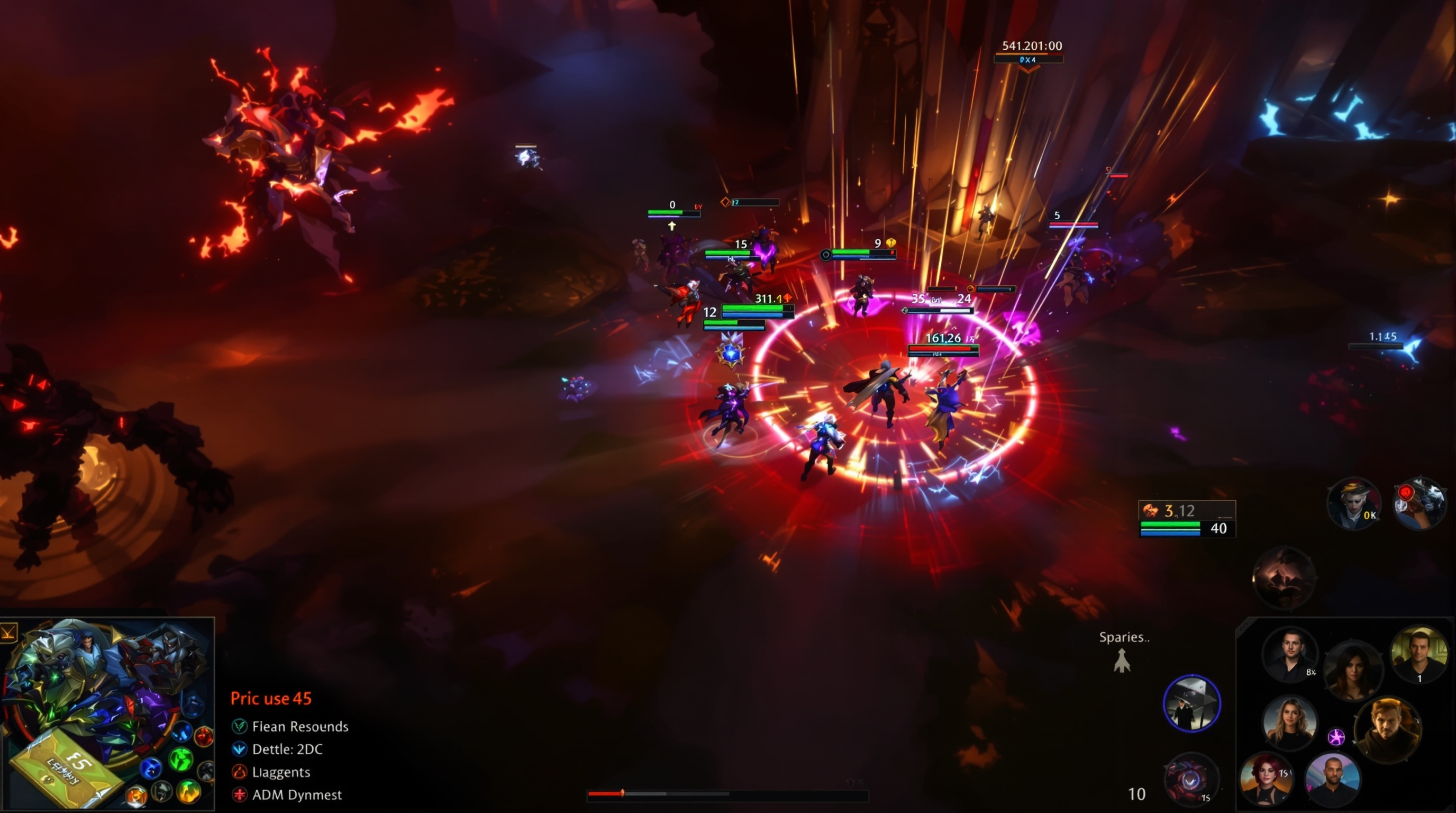Select the dark-haired woman portrait
This screenshot has height=813, width=1456.
(x=1352, y=672)
